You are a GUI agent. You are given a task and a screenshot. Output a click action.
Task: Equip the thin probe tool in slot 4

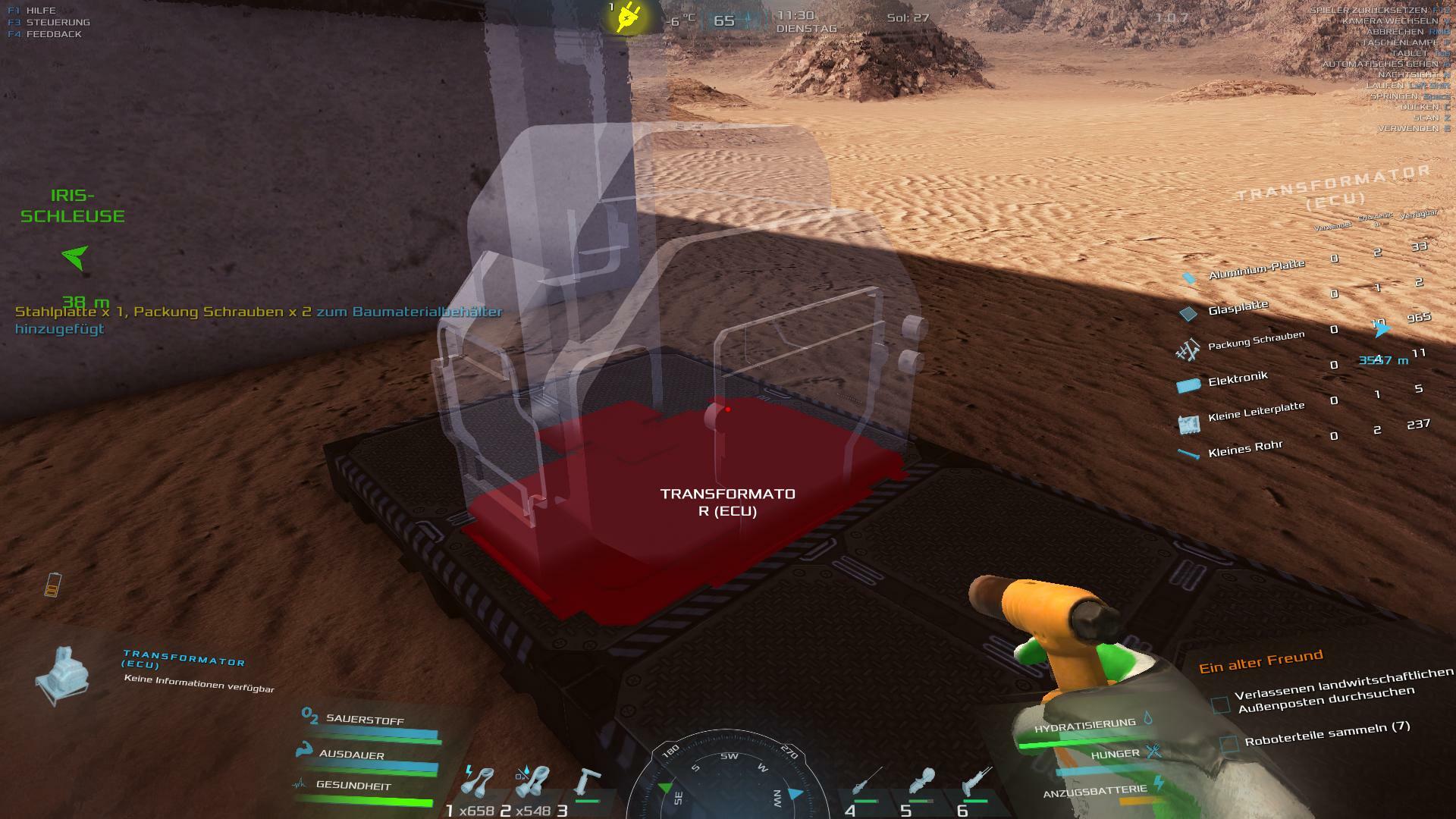tap(866, 783)
